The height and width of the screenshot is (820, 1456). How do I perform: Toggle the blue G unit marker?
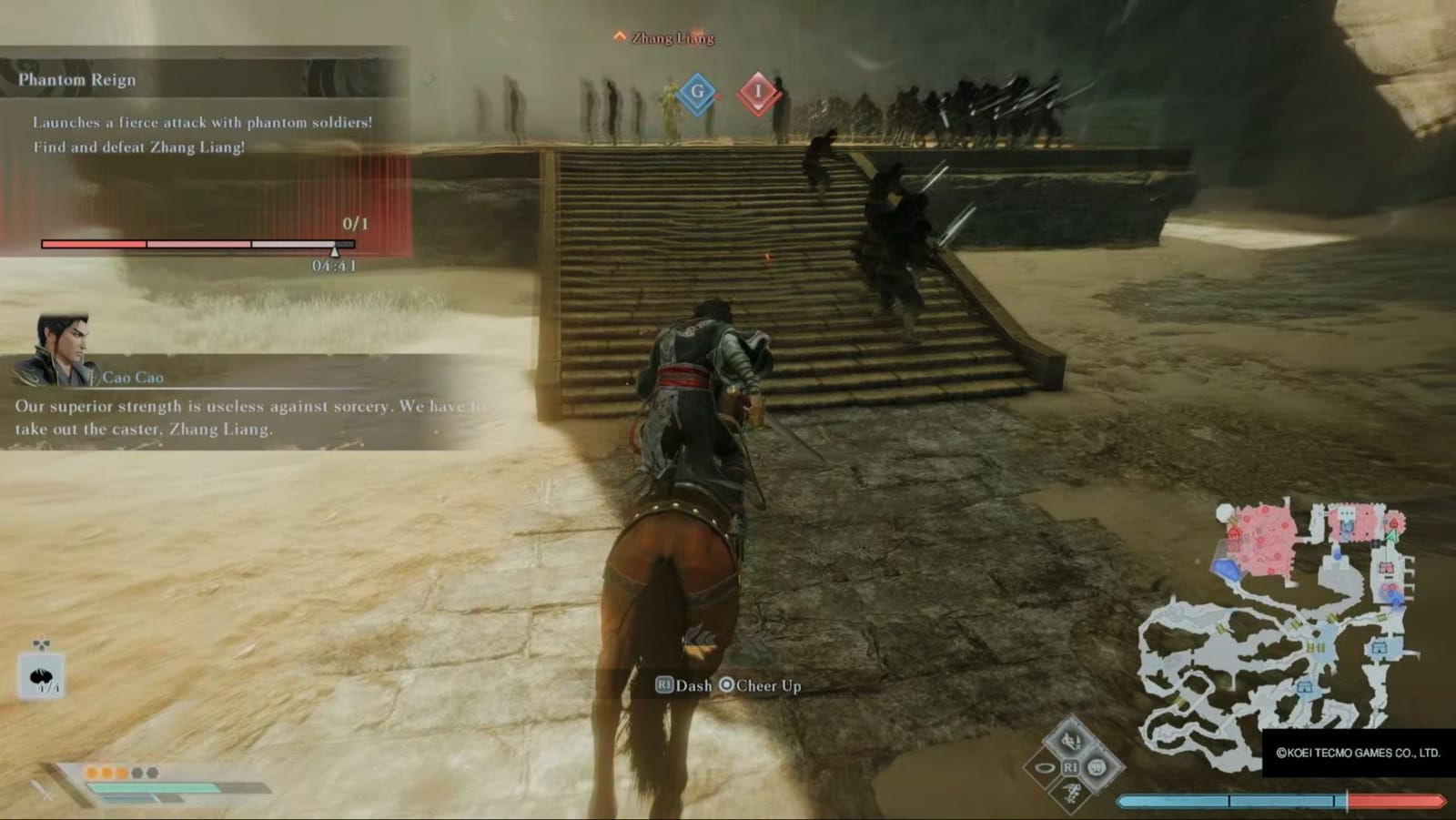click(696, 91)
